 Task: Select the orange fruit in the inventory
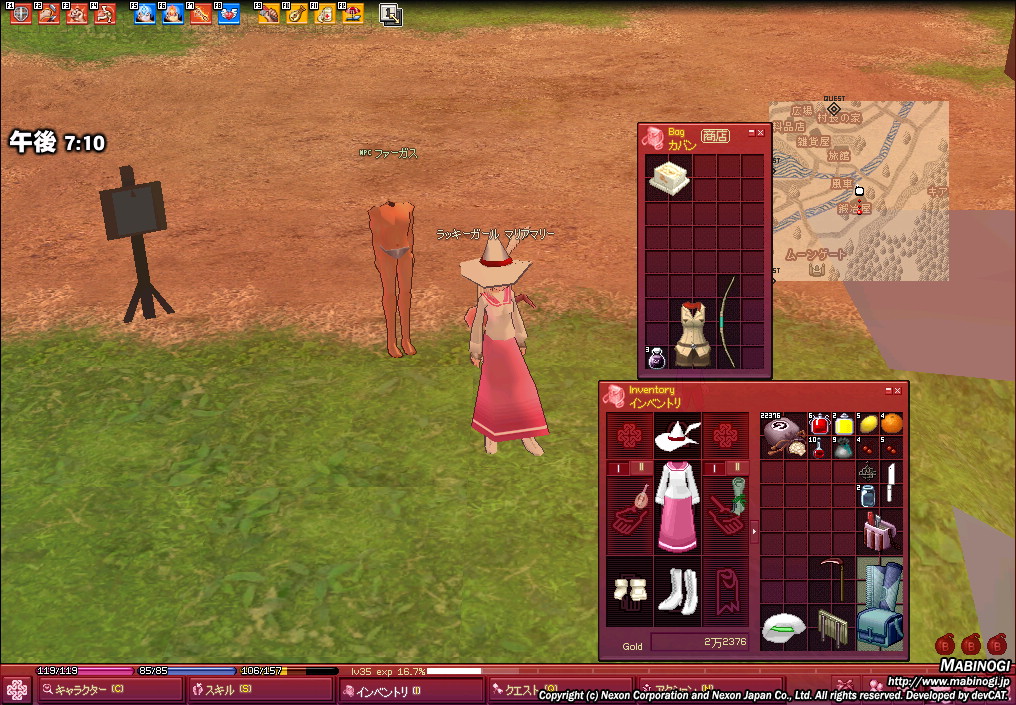[x=891, y=424]
